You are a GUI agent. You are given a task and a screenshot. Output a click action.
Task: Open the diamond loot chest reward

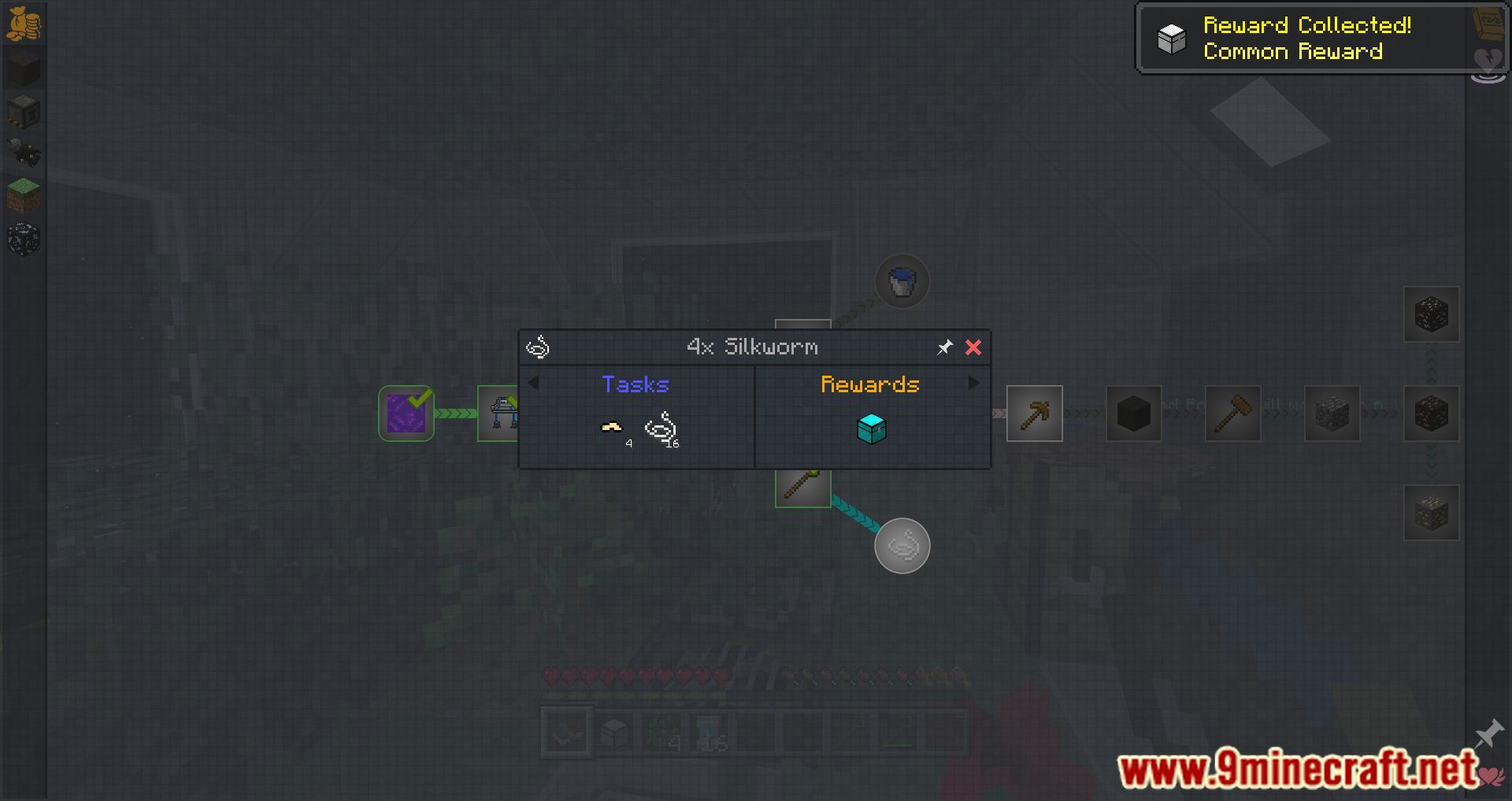[x=871, y=429]
